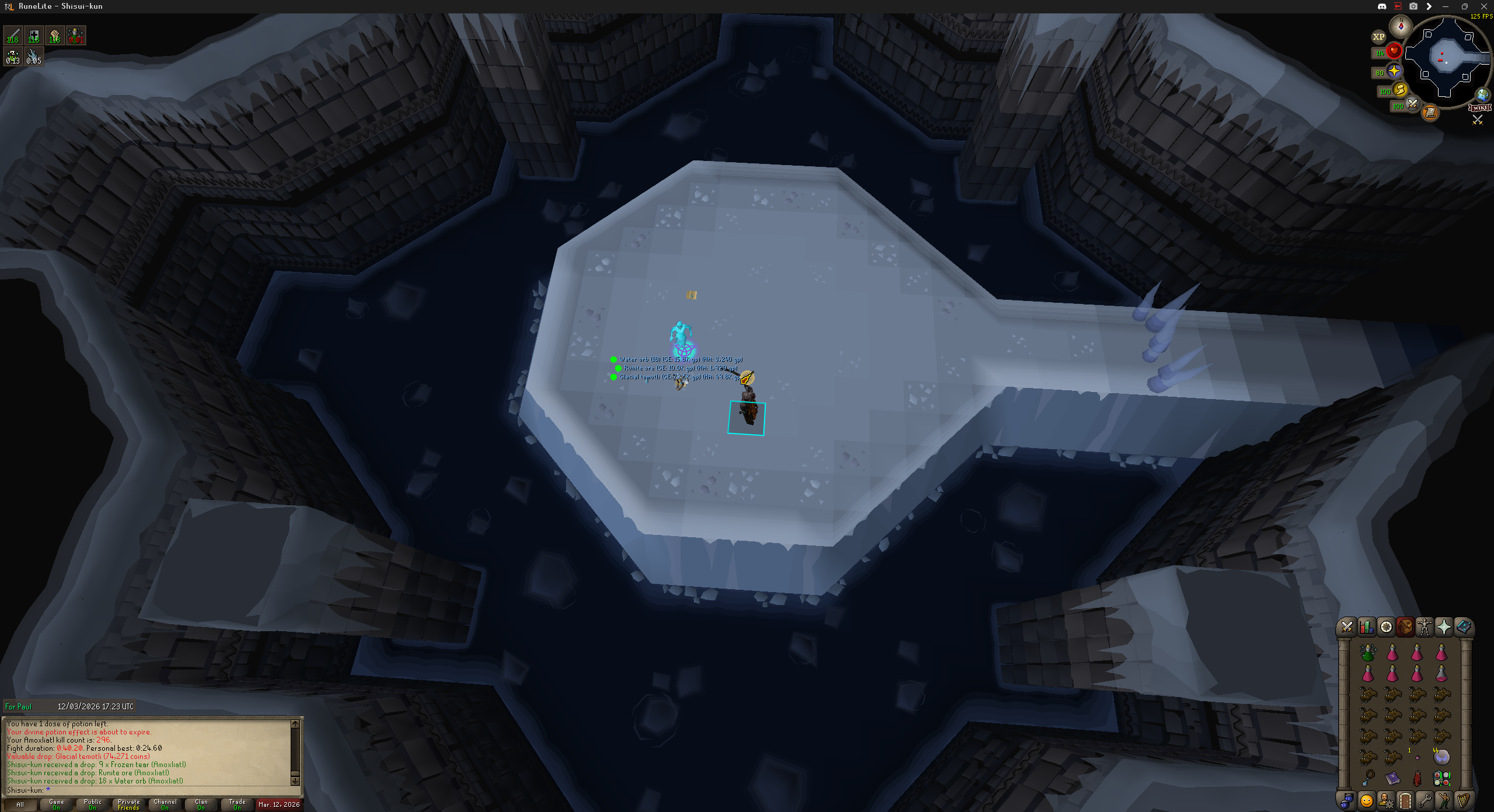The image size is (1494, 812).
Task: Select the Clan chat tab
Action: click(x=201, y=804)
